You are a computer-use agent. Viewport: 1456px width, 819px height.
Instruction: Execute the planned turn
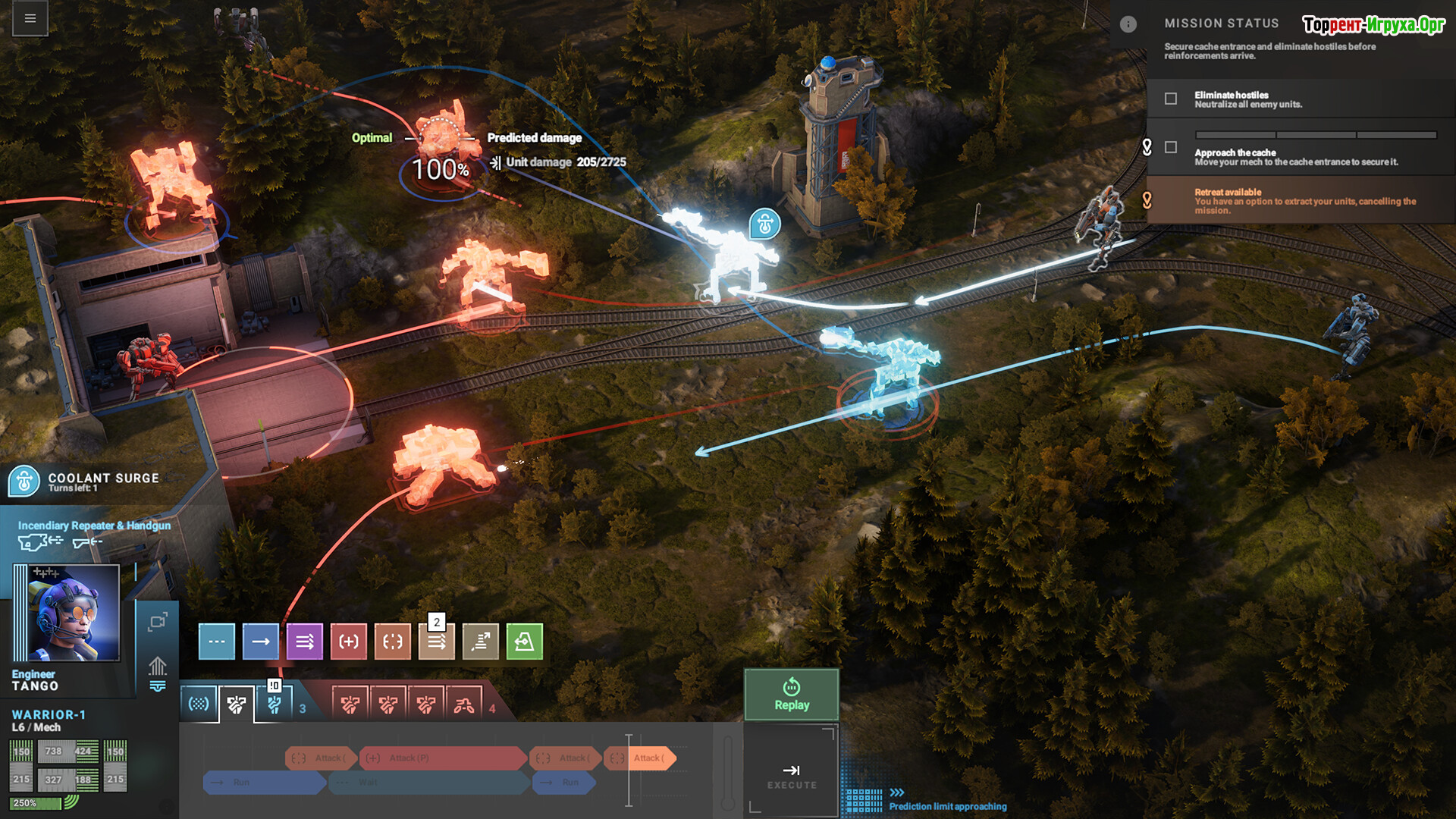[791, 776]
